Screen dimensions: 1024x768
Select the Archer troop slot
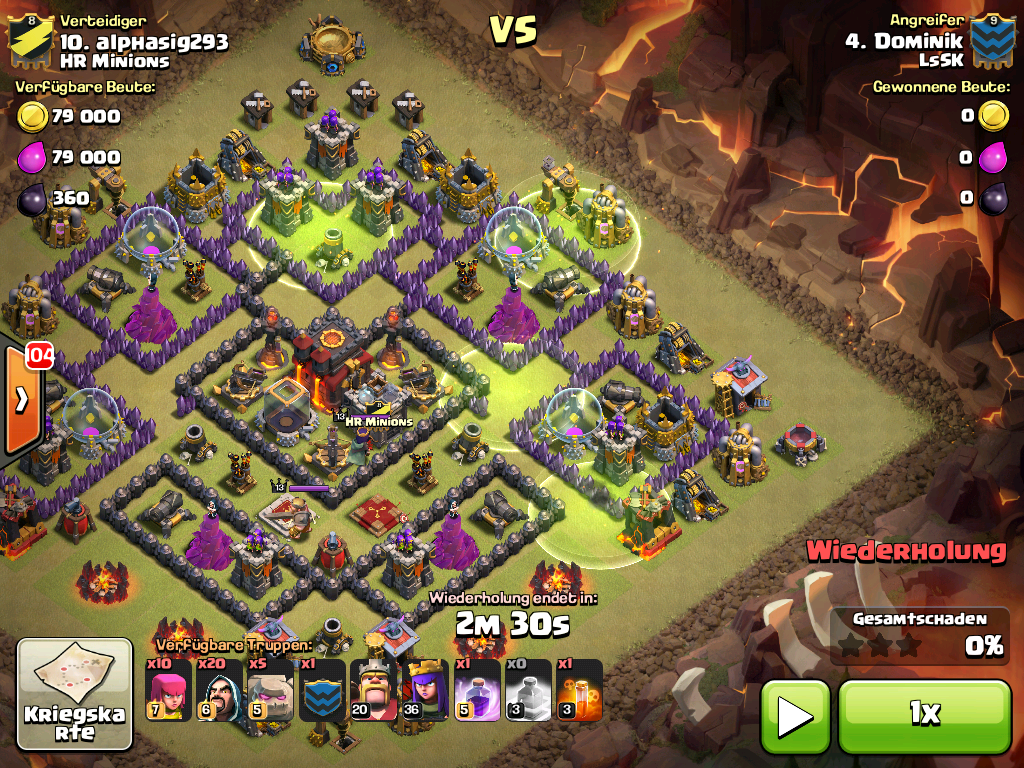tap(168, 690)
